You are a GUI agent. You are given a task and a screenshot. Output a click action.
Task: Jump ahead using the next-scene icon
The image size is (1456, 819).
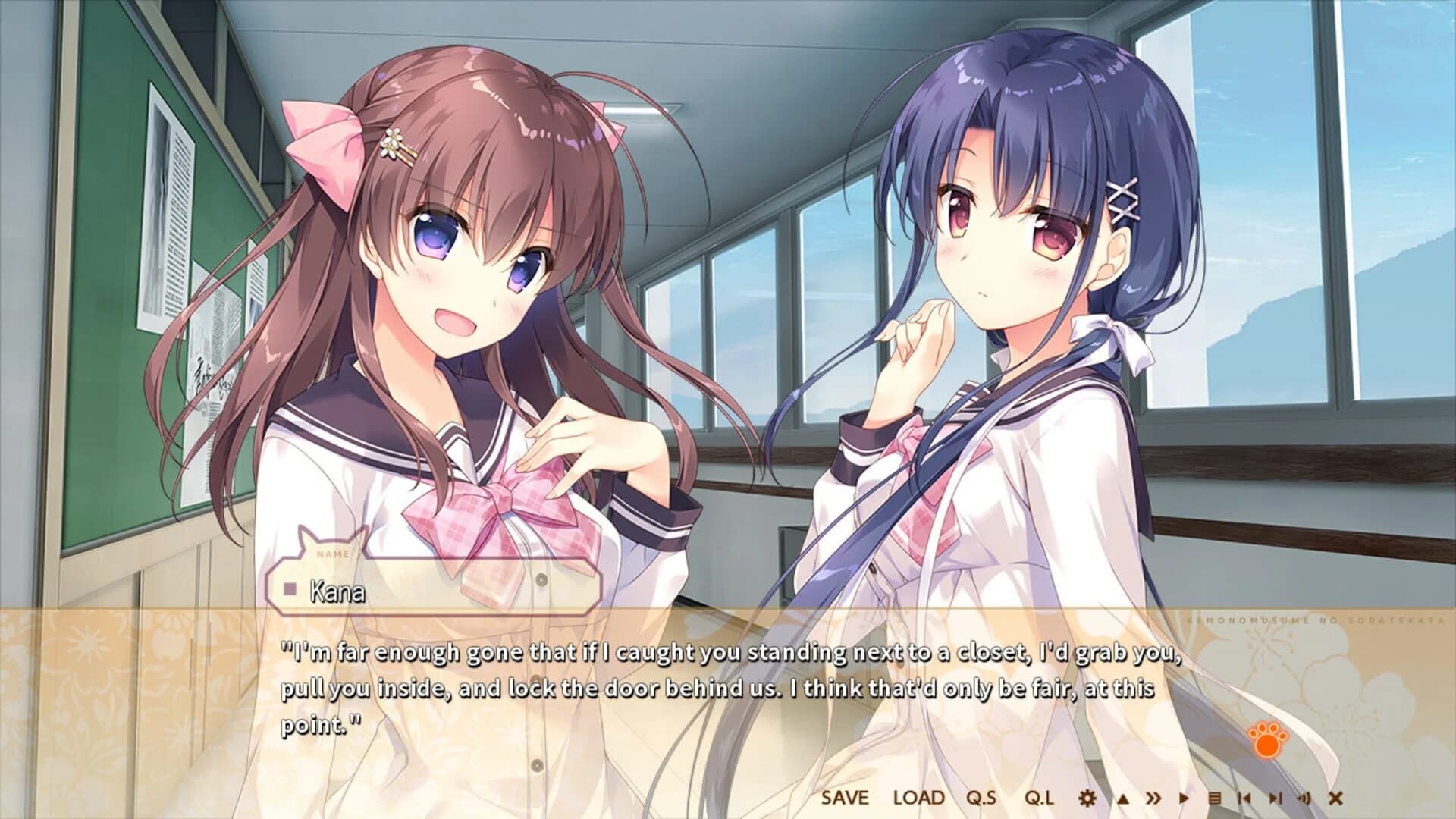point(1276,799)
